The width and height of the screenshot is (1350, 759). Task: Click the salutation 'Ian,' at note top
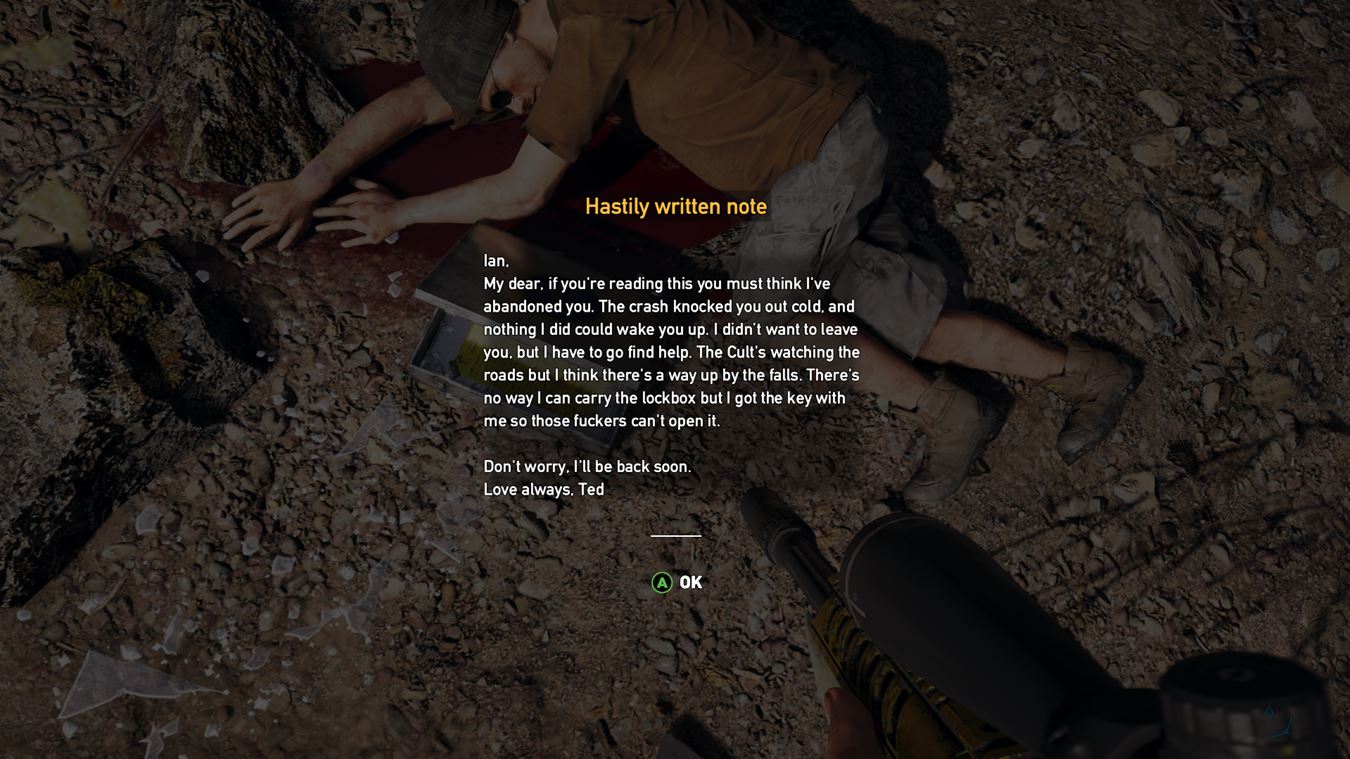[x=495, y=260]
